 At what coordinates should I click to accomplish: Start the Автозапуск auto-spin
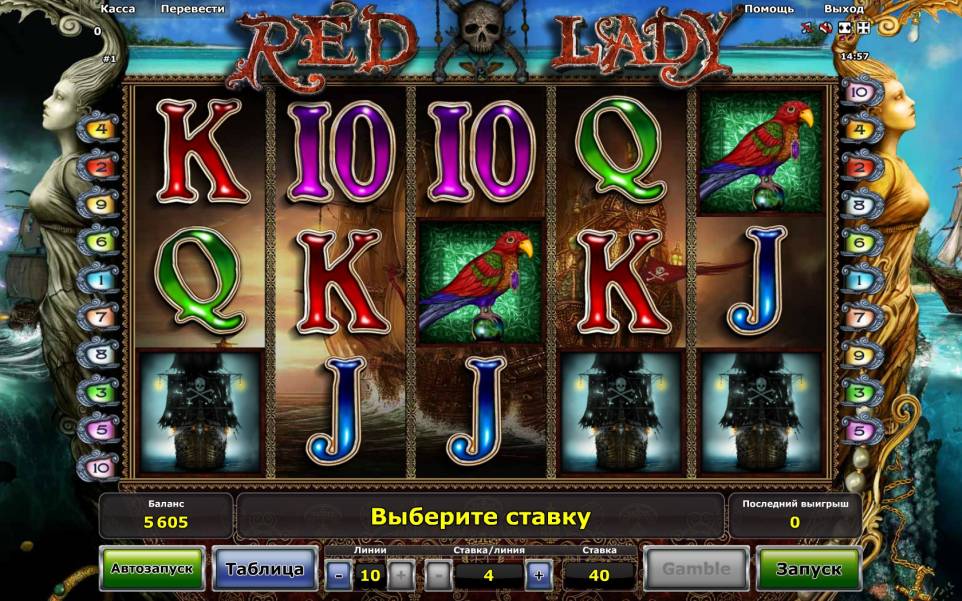152,569
